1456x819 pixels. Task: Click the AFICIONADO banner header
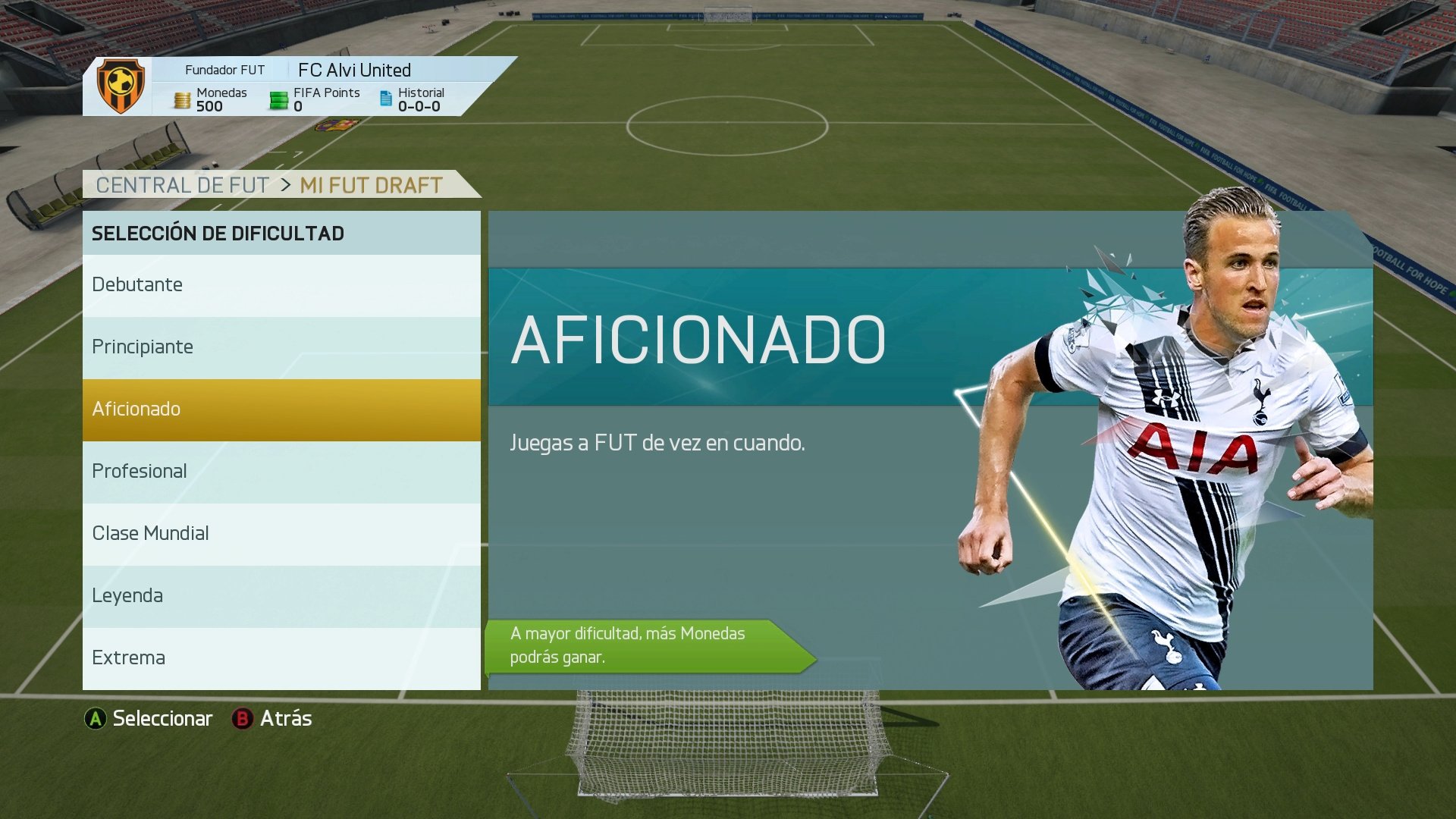(x=698, y=339)
